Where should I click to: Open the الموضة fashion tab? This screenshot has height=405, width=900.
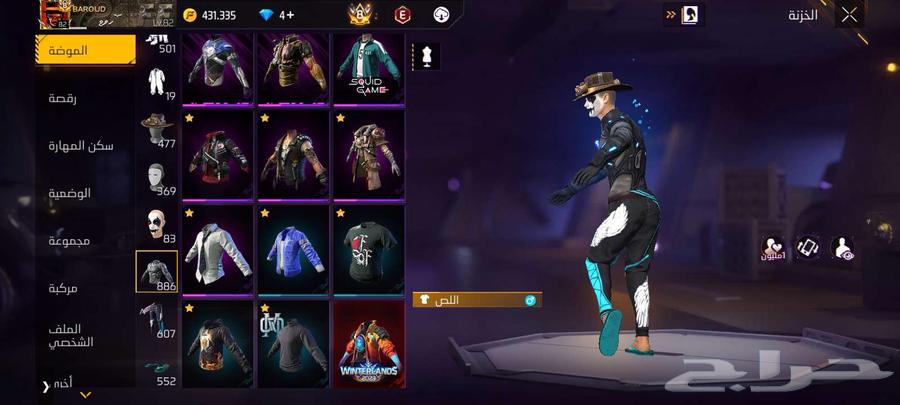pyautogui.click(x=84, y=50)
